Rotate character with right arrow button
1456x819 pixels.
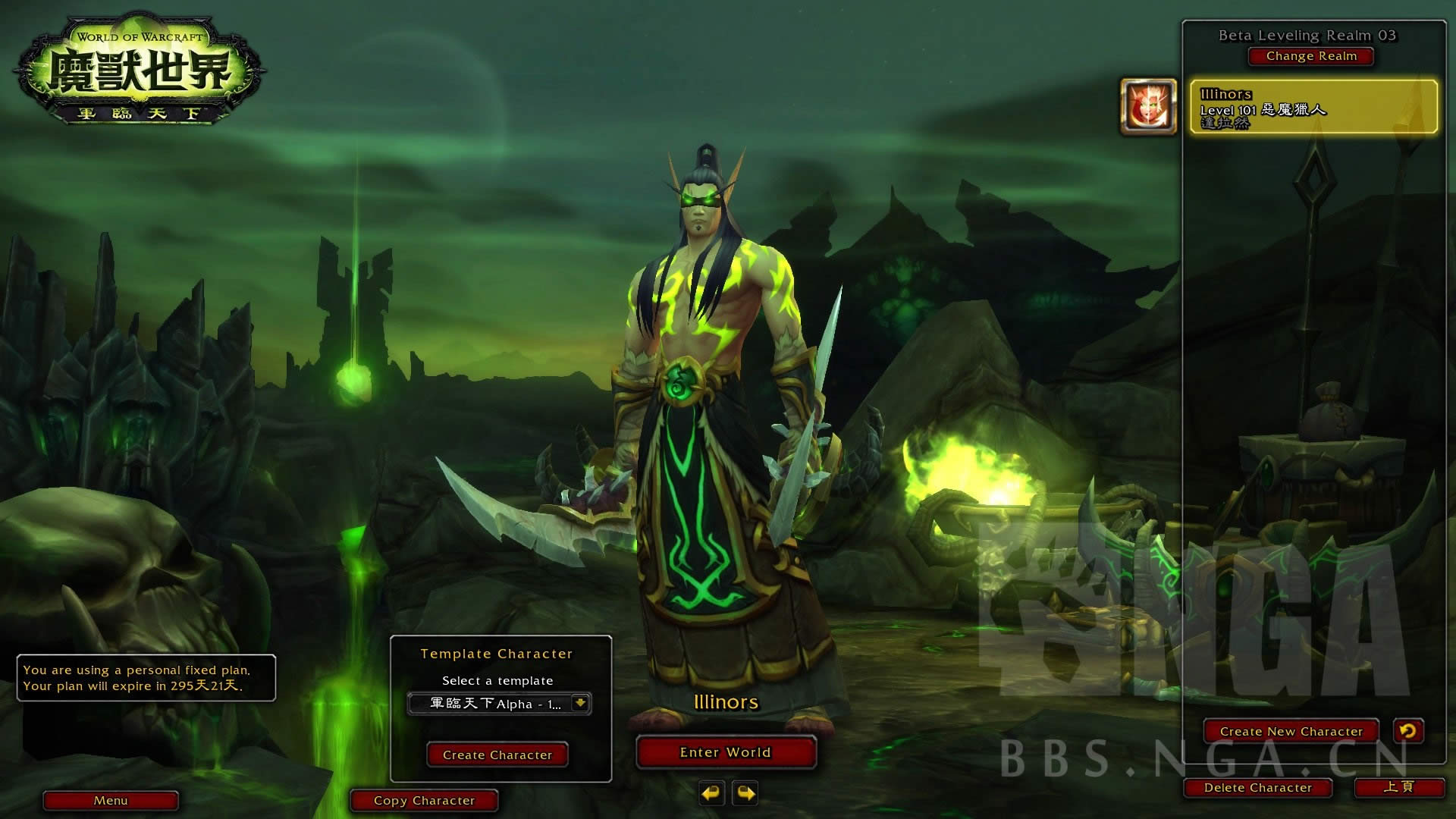746,793
